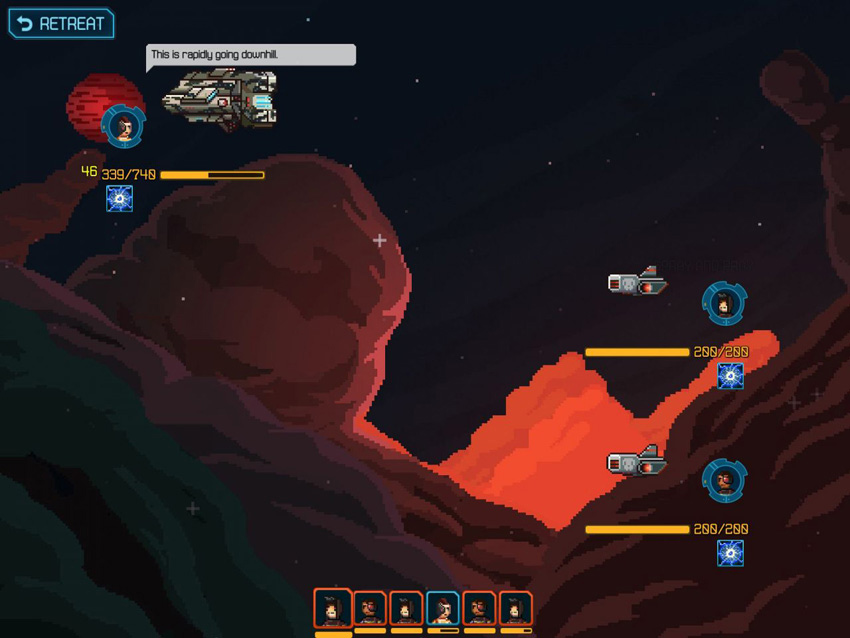
Task: Select the lower enemy ship's pilot portrait
Action: 724,481
